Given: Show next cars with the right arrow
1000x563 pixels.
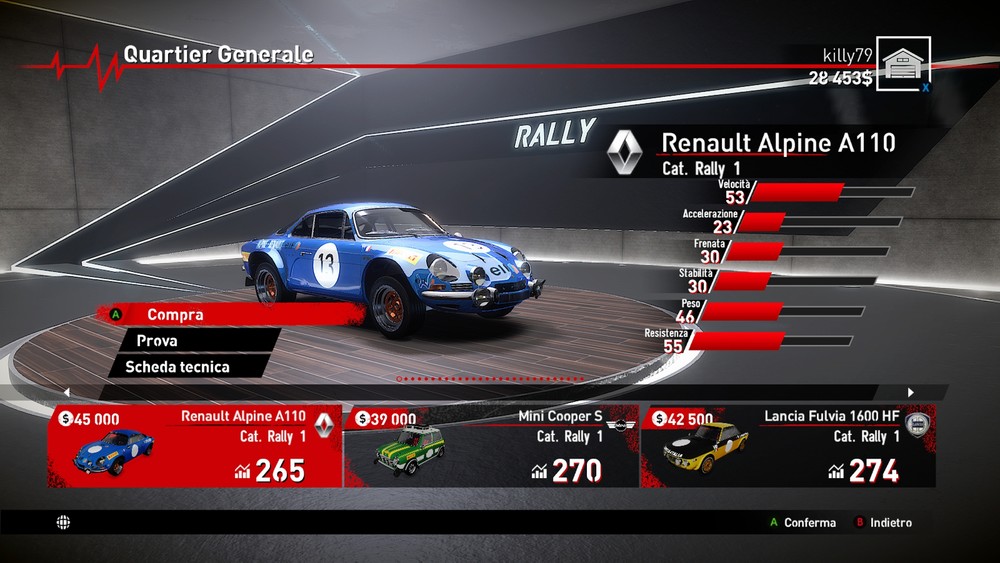Looking at the screenshot, I should [x=911, y=392].
